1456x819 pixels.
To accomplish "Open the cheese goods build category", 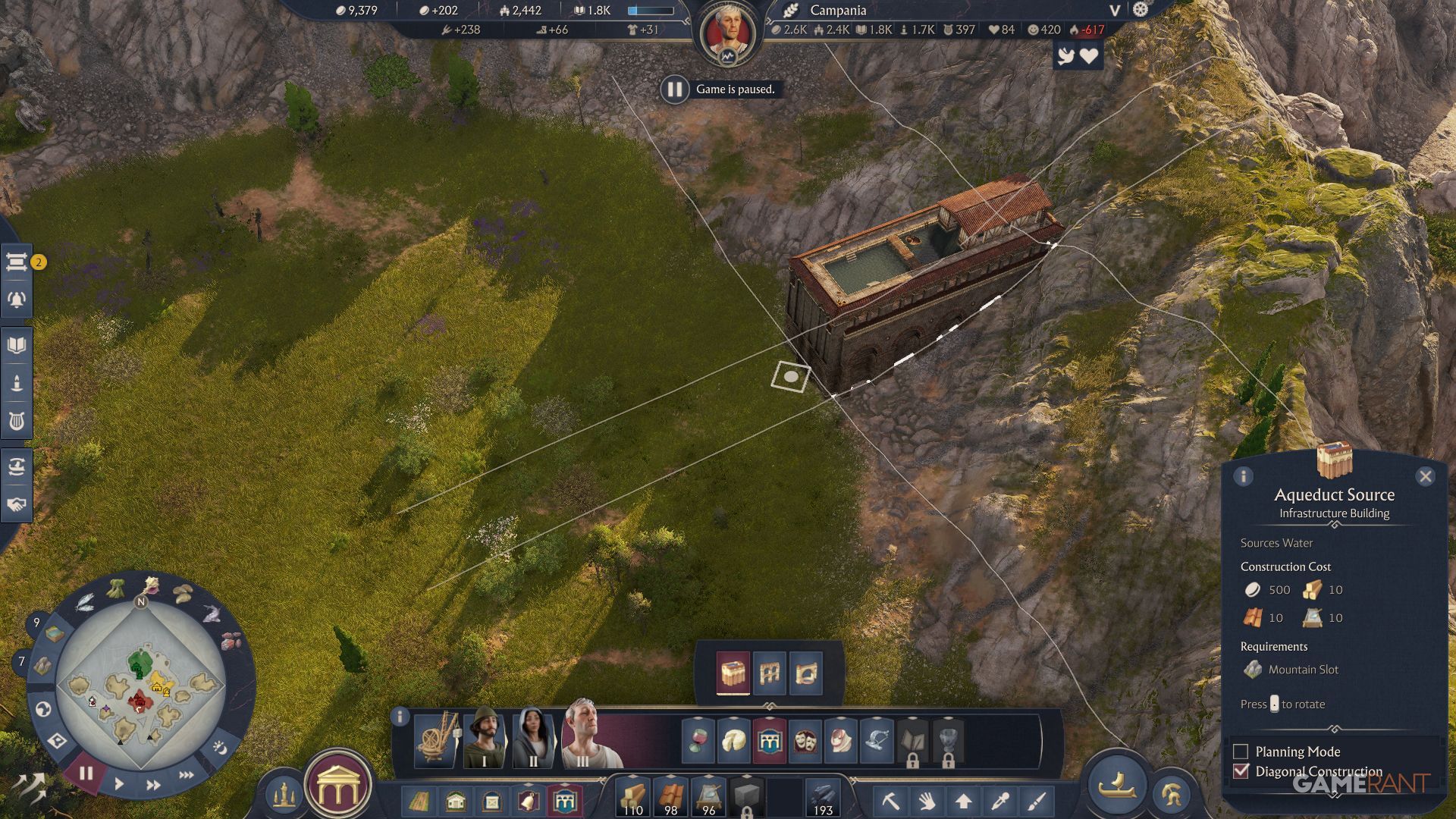I will coord(733,741).
